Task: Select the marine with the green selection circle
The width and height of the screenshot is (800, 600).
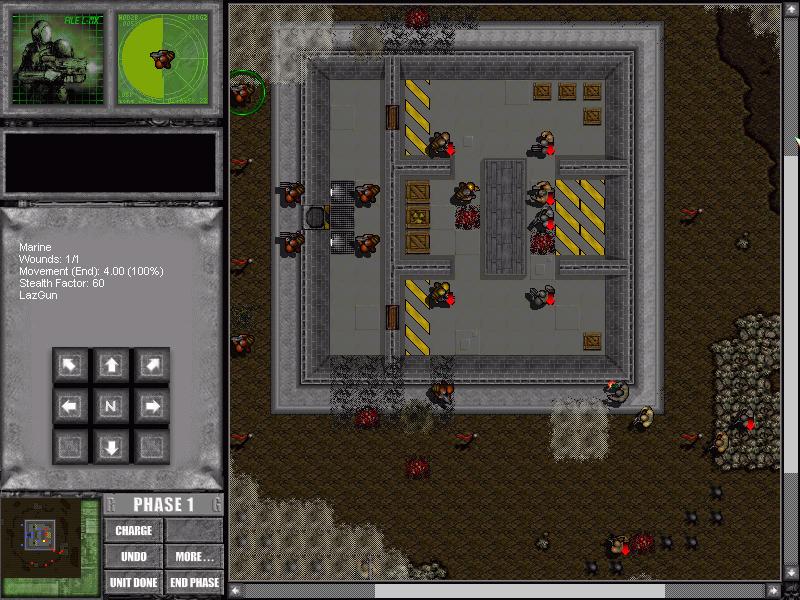Action: point(244,93)
